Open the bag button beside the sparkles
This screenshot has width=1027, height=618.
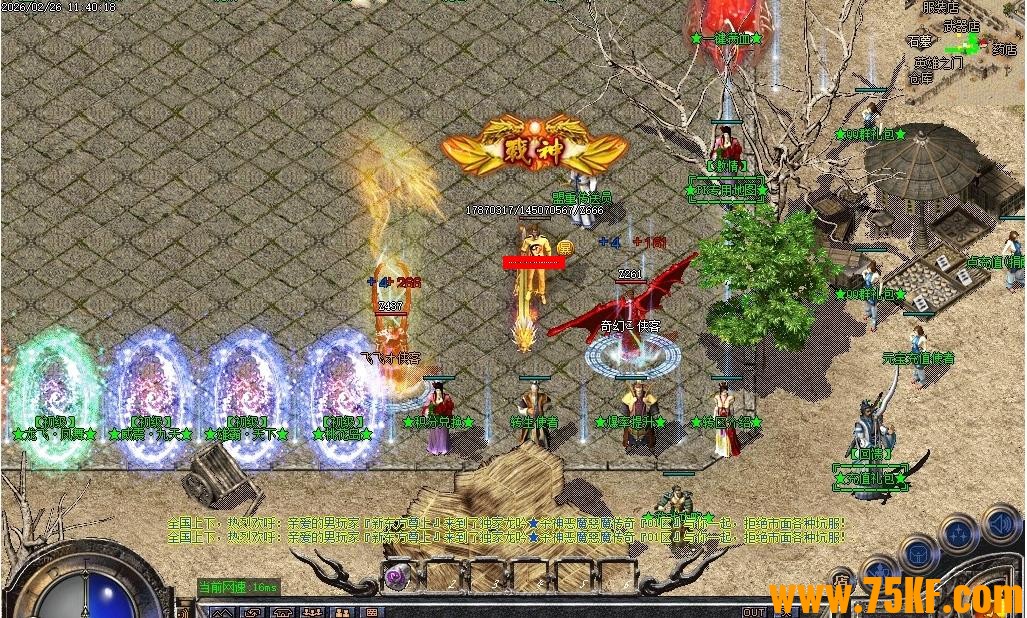[x=918, y=553]
